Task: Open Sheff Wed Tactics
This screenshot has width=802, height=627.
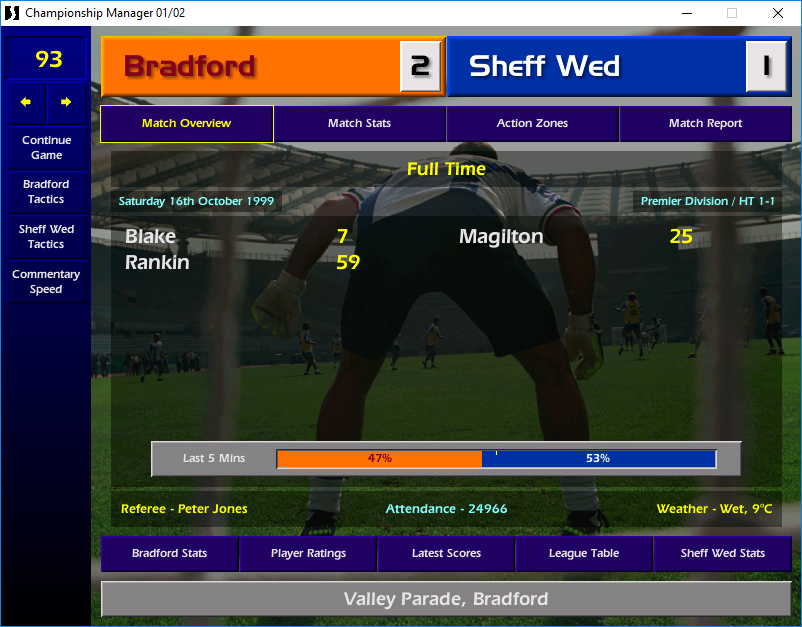Action: coord(46,237)
